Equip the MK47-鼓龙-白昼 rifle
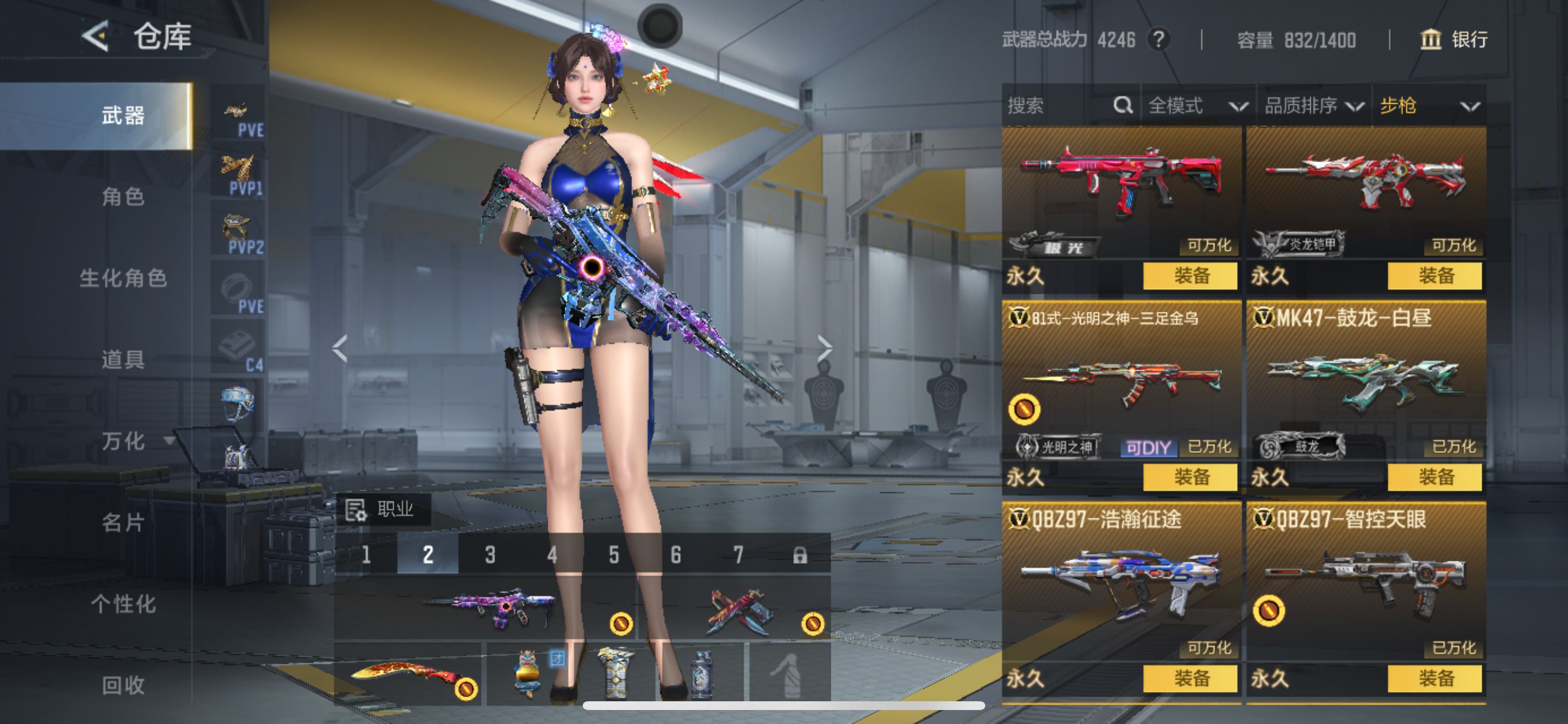Screen dimensions: 1568x724 coord(1434,477)
